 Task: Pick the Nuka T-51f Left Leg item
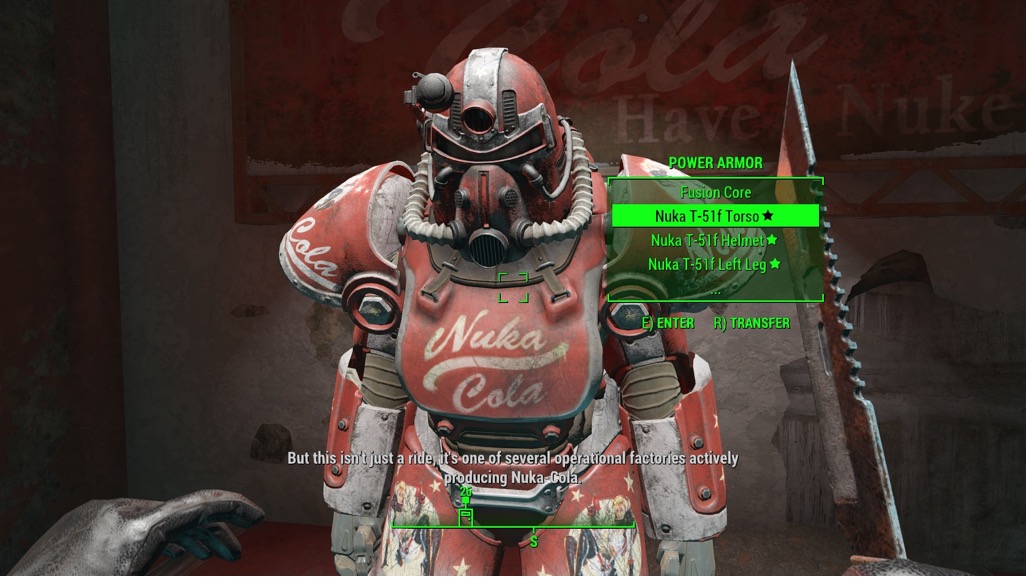coord(714,264)
